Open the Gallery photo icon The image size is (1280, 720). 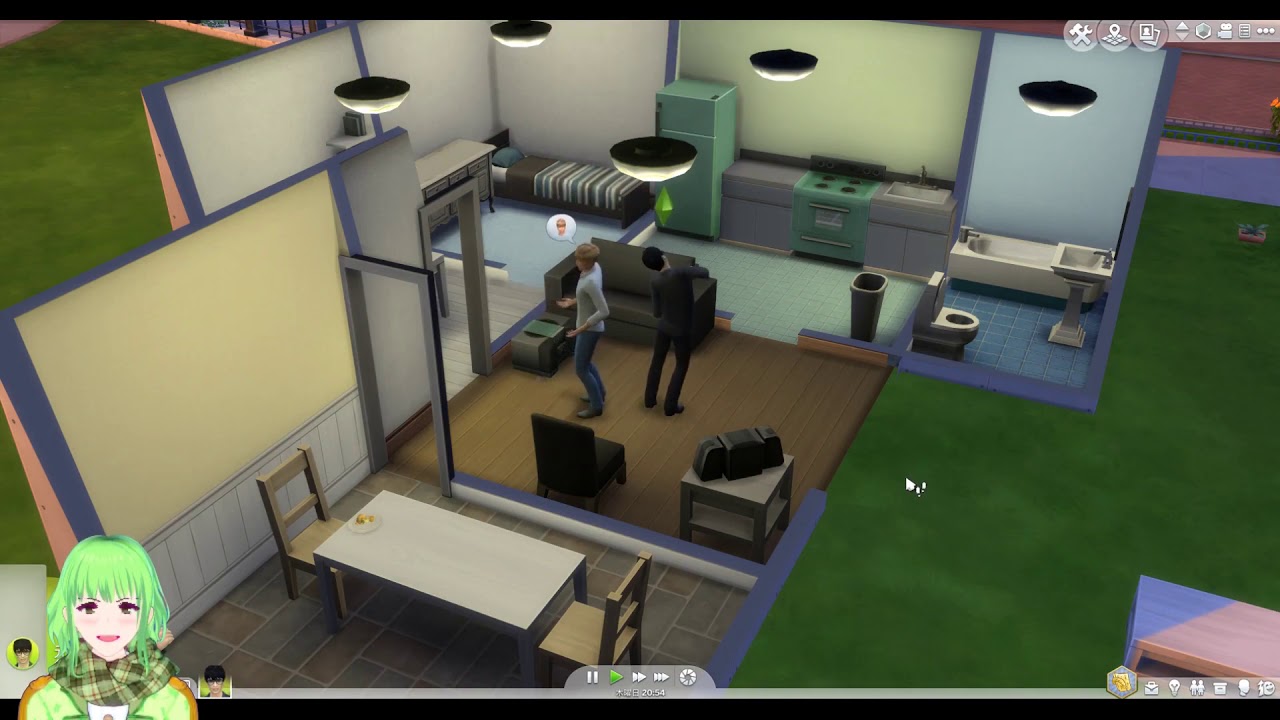(x=1148, y=32)
